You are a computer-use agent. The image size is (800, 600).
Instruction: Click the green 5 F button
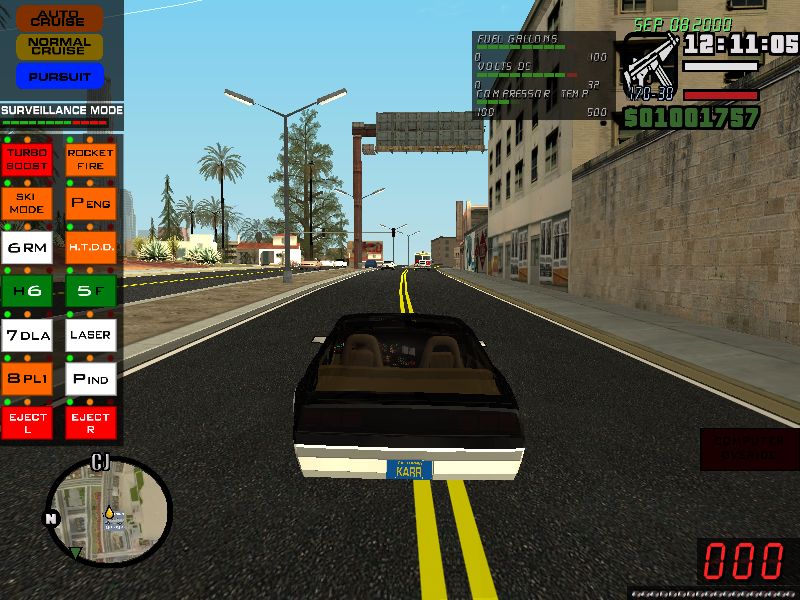[x=91, y=291]
